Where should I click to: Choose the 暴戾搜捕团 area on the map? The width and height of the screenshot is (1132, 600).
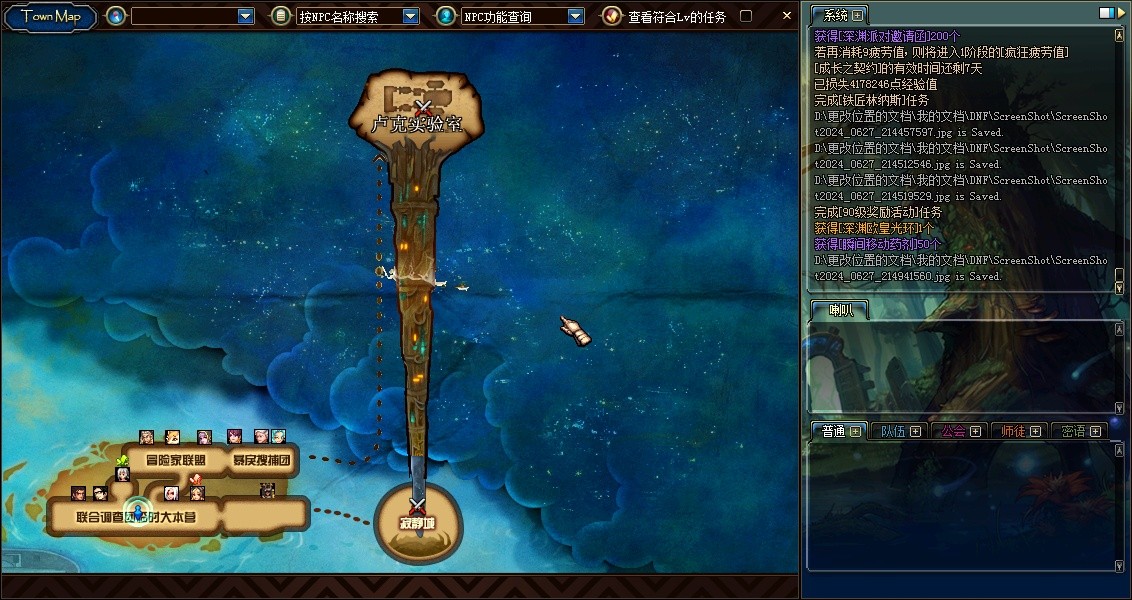click(262, 461)
